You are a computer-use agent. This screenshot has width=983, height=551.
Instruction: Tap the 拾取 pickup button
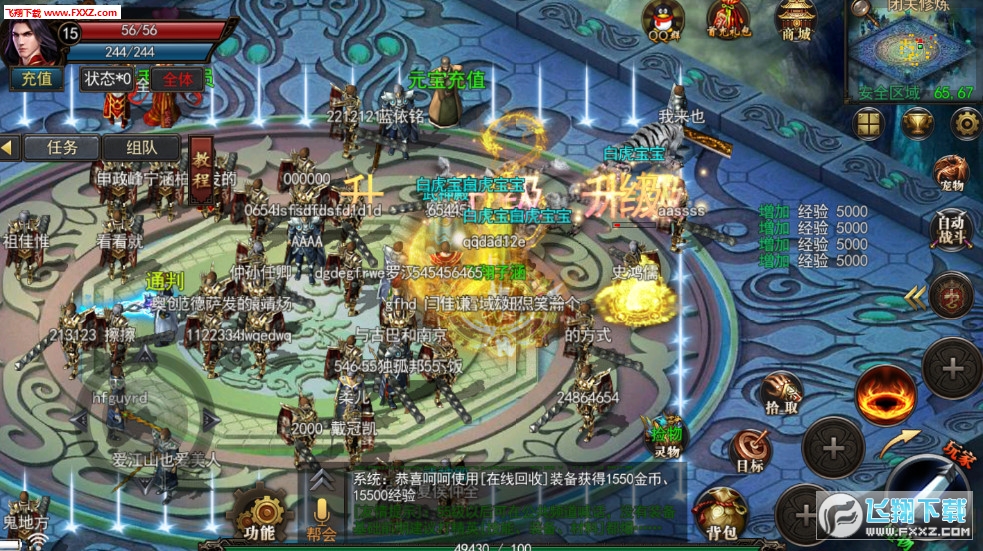click(x=781, y=393)
